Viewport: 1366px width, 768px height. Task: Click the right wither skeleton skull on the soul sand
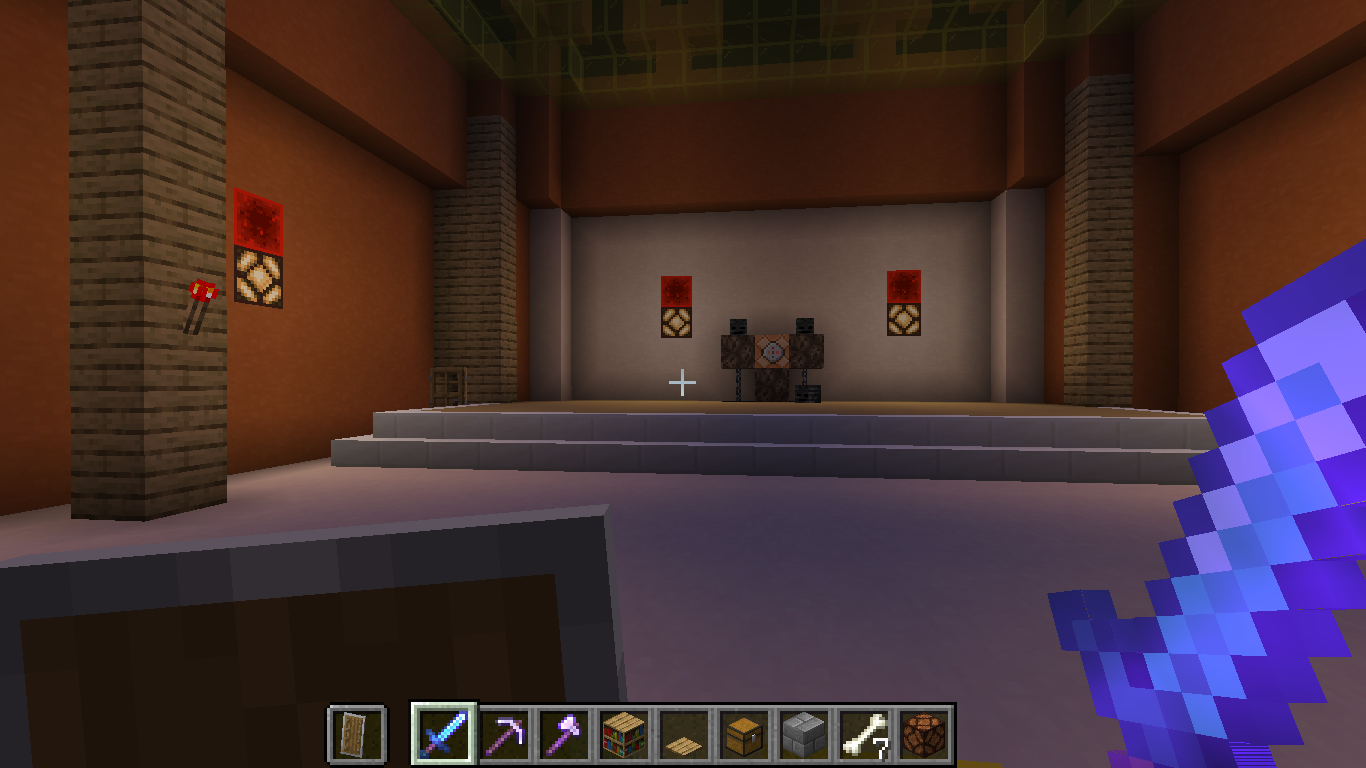pyautogui.click(x=805, y=326)
